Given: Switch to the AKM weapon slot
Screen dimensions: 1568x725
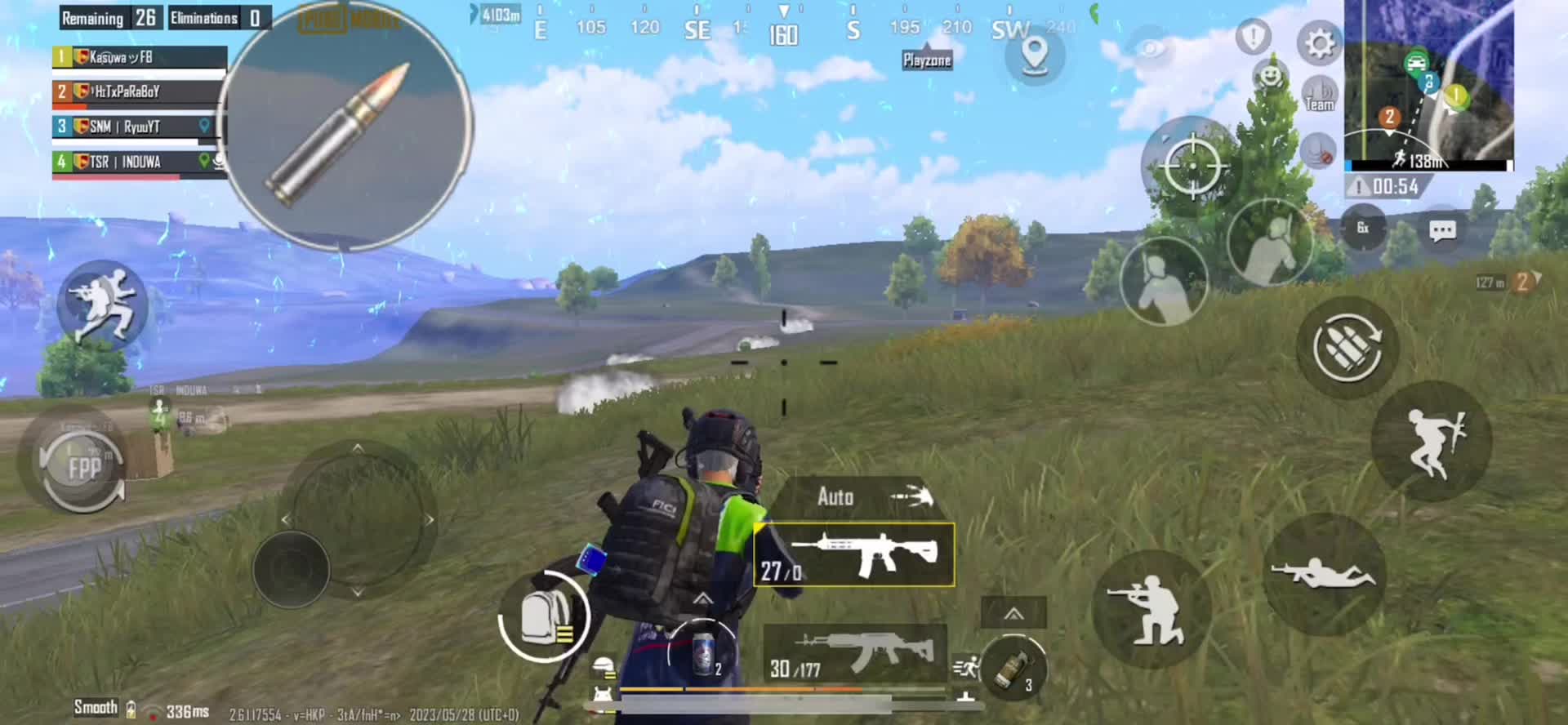Looking at the screenshot, I should (x=854, y=655).
